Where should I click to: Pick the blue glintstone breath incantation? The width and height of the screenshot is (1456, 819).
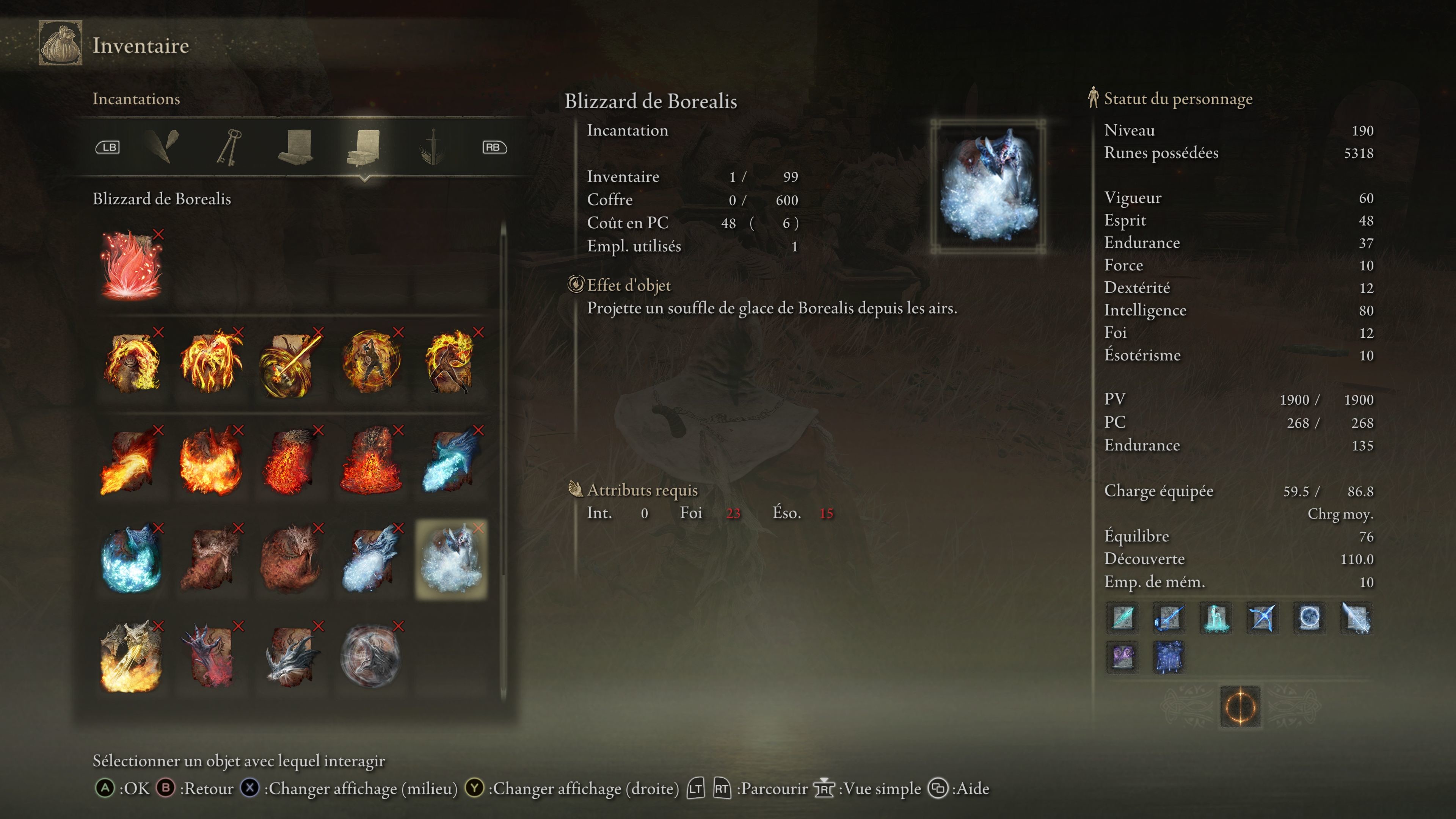coord(451,461)
